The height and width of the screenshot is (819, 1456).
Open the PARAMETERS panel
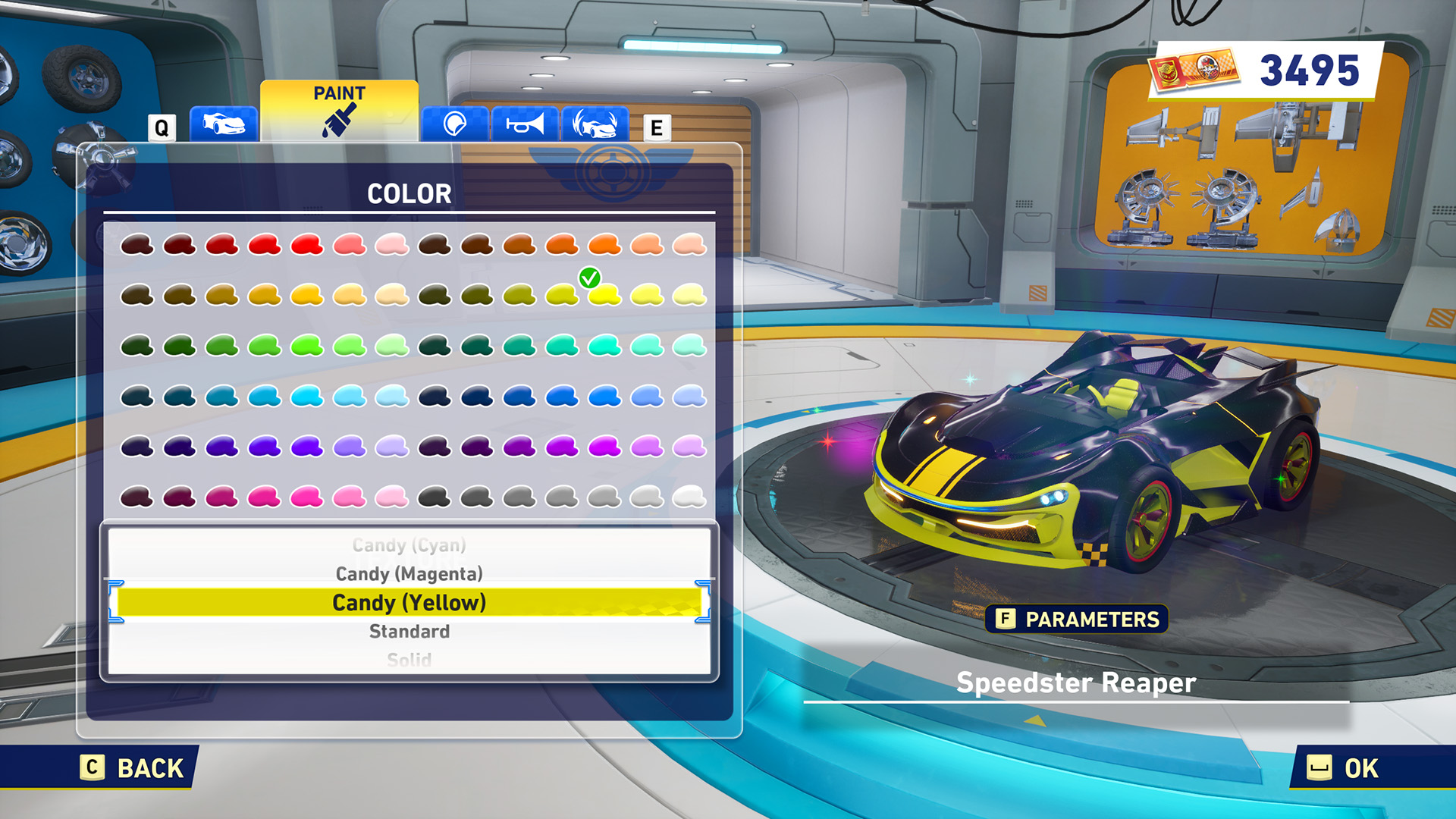(1077, 620)
